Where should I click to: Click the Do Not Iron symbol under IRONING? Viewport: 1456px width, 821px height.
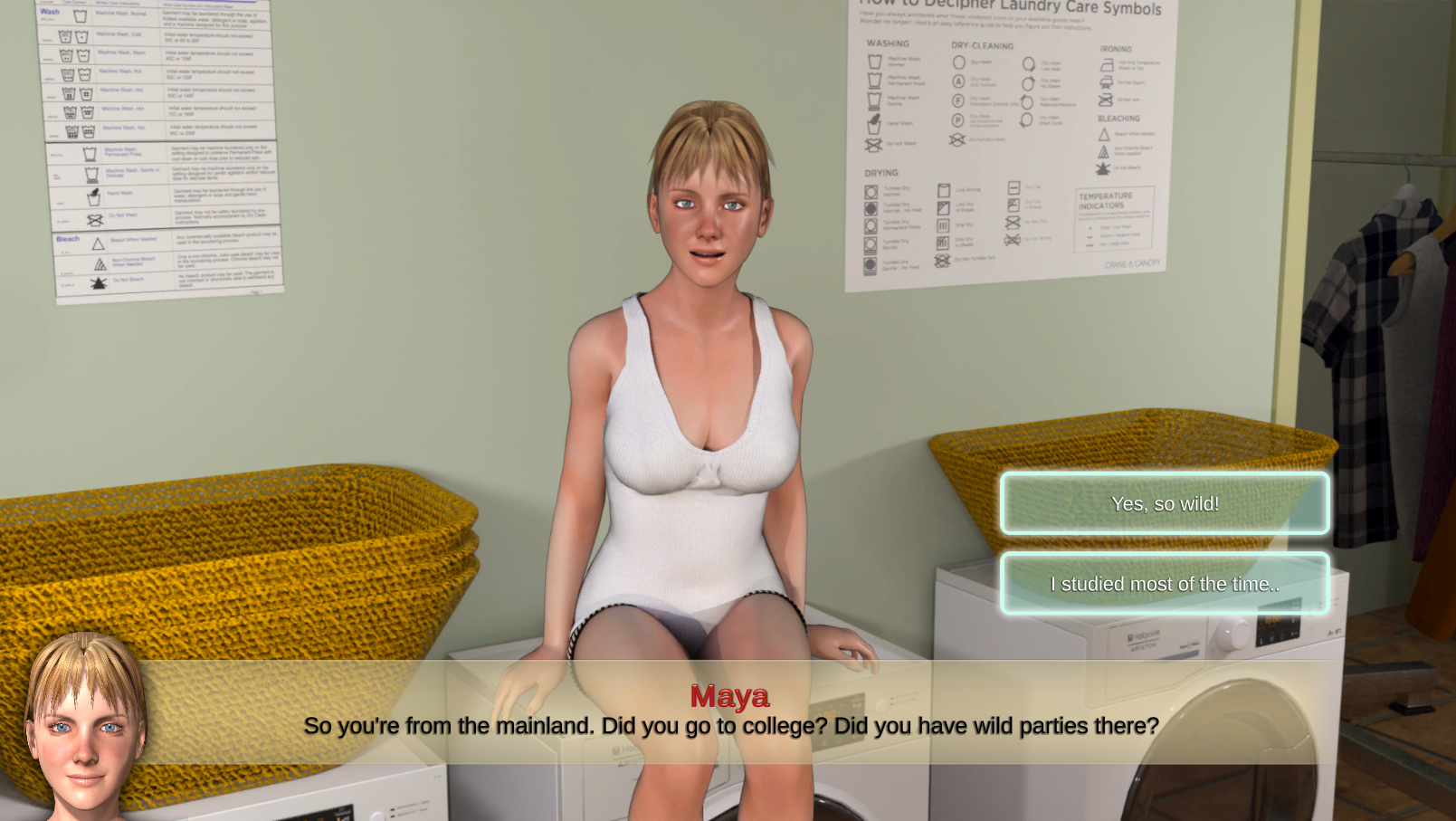tap(1107, 100)
